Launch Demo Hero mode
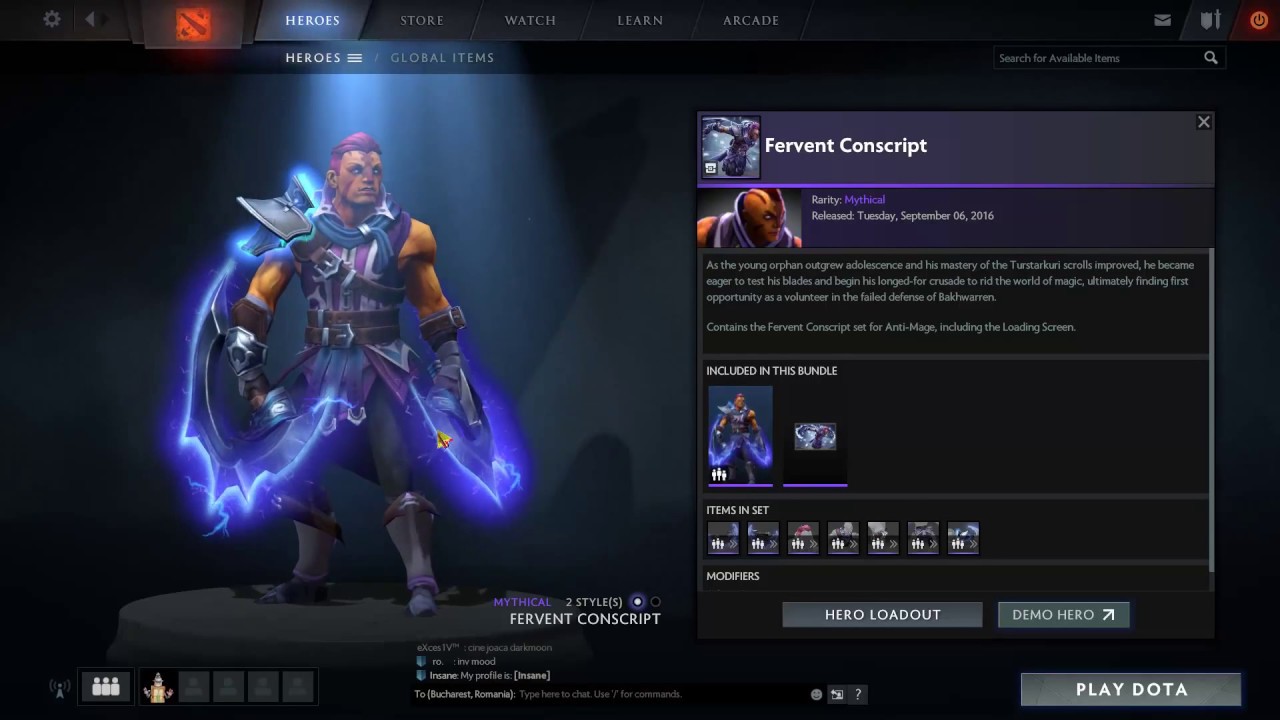1280x720 pixels. [x=1063, y=615]
